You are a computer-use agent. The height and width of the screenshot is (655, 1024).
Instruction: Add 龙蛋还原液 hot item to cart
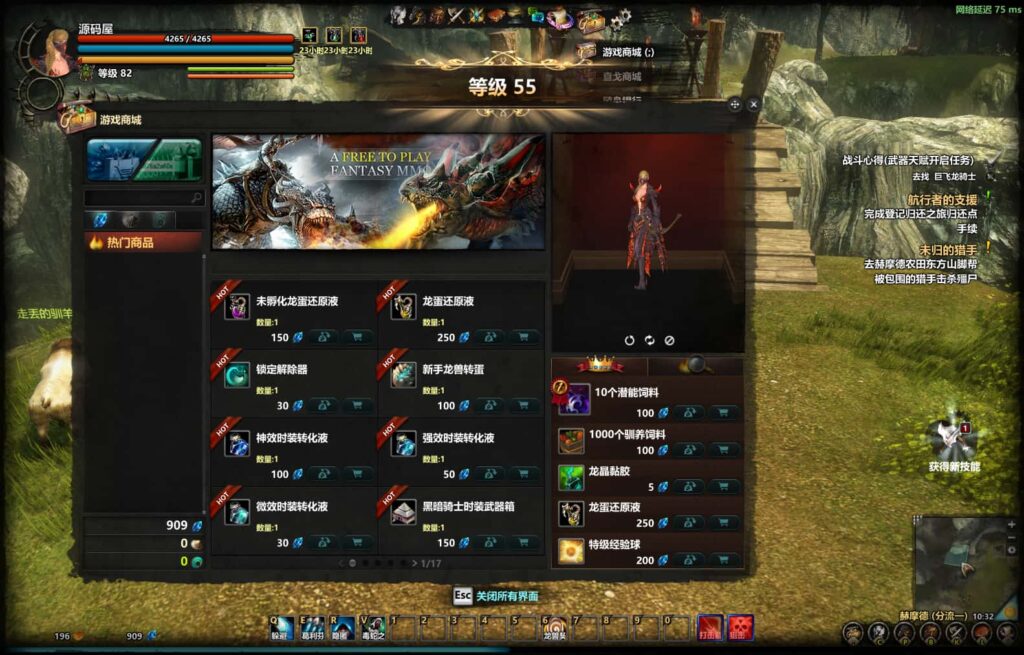pyautogui.click(x=524, y=337)
